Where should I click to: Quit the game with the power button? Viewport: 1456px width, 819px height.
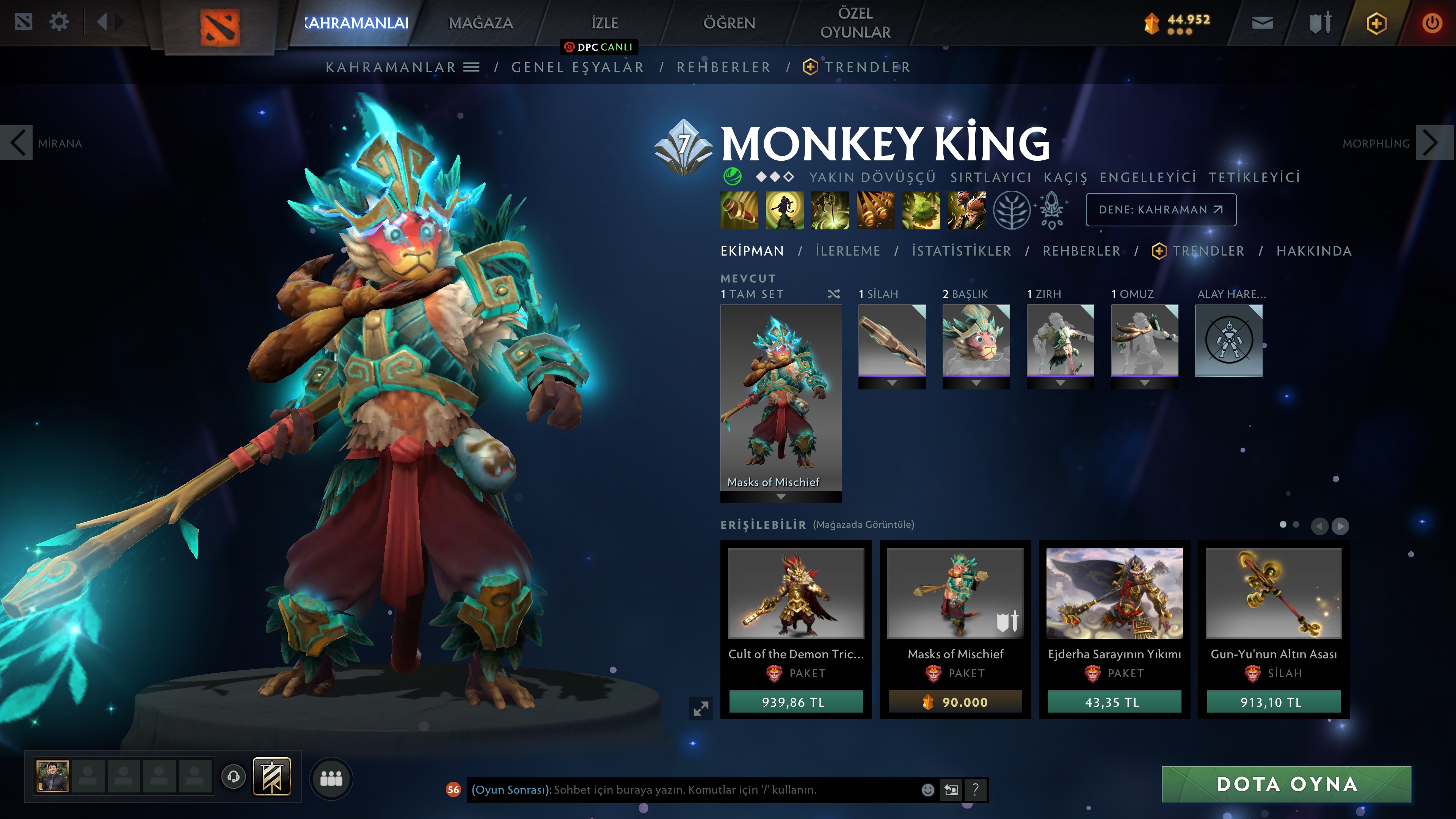[x=1432, y=23]
